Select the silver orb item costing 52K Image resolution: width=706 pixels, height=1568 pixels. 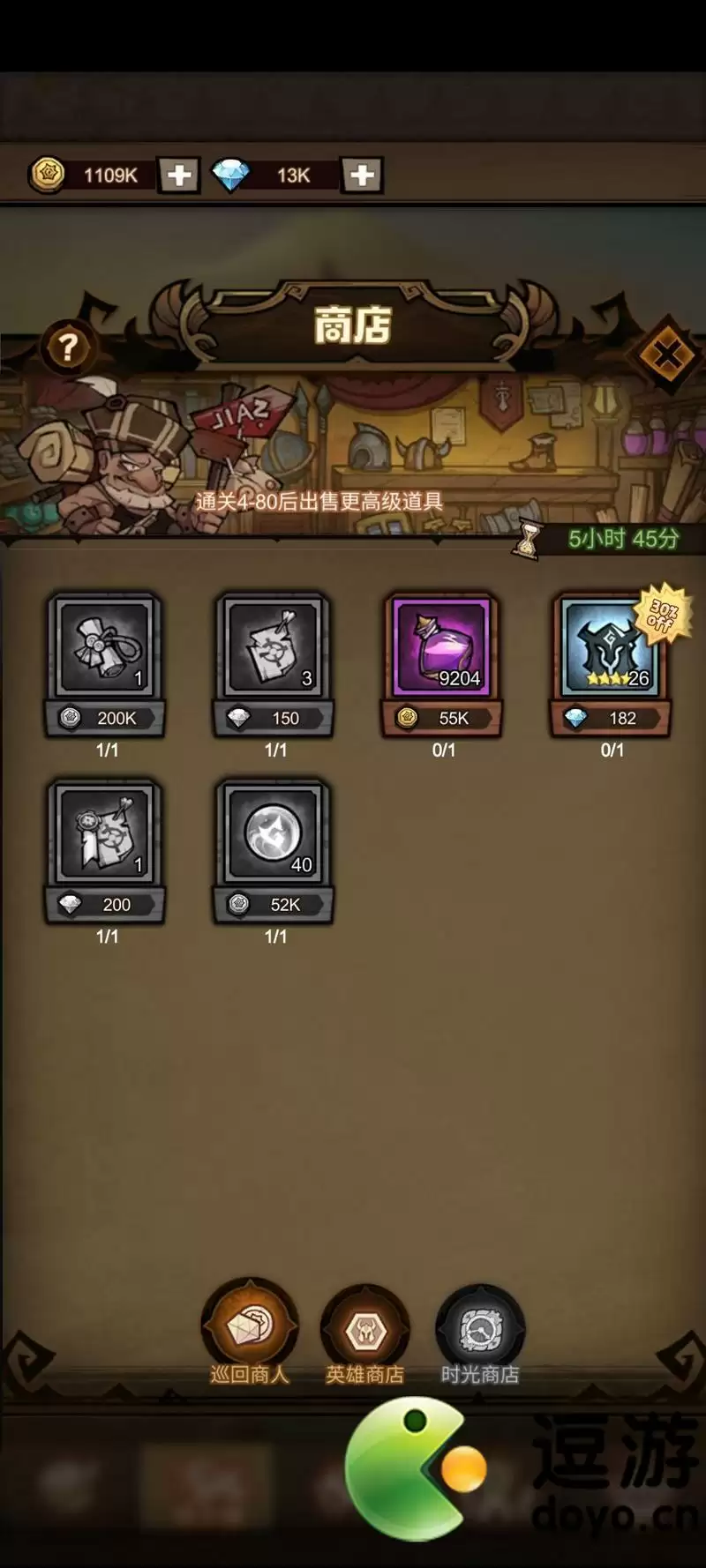[x=274, y=834]
